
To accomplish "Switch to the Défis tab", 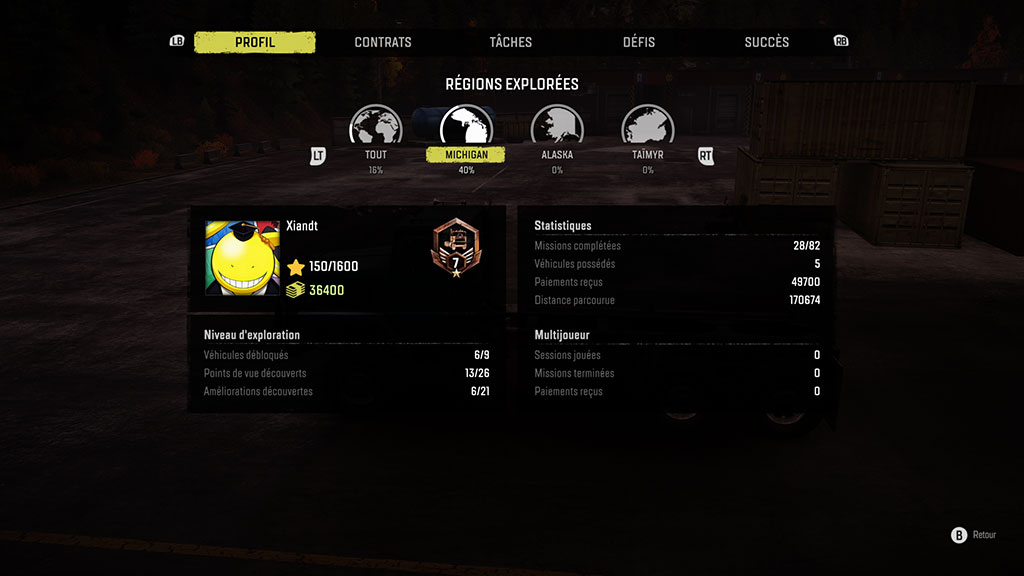I will point(639,42).
